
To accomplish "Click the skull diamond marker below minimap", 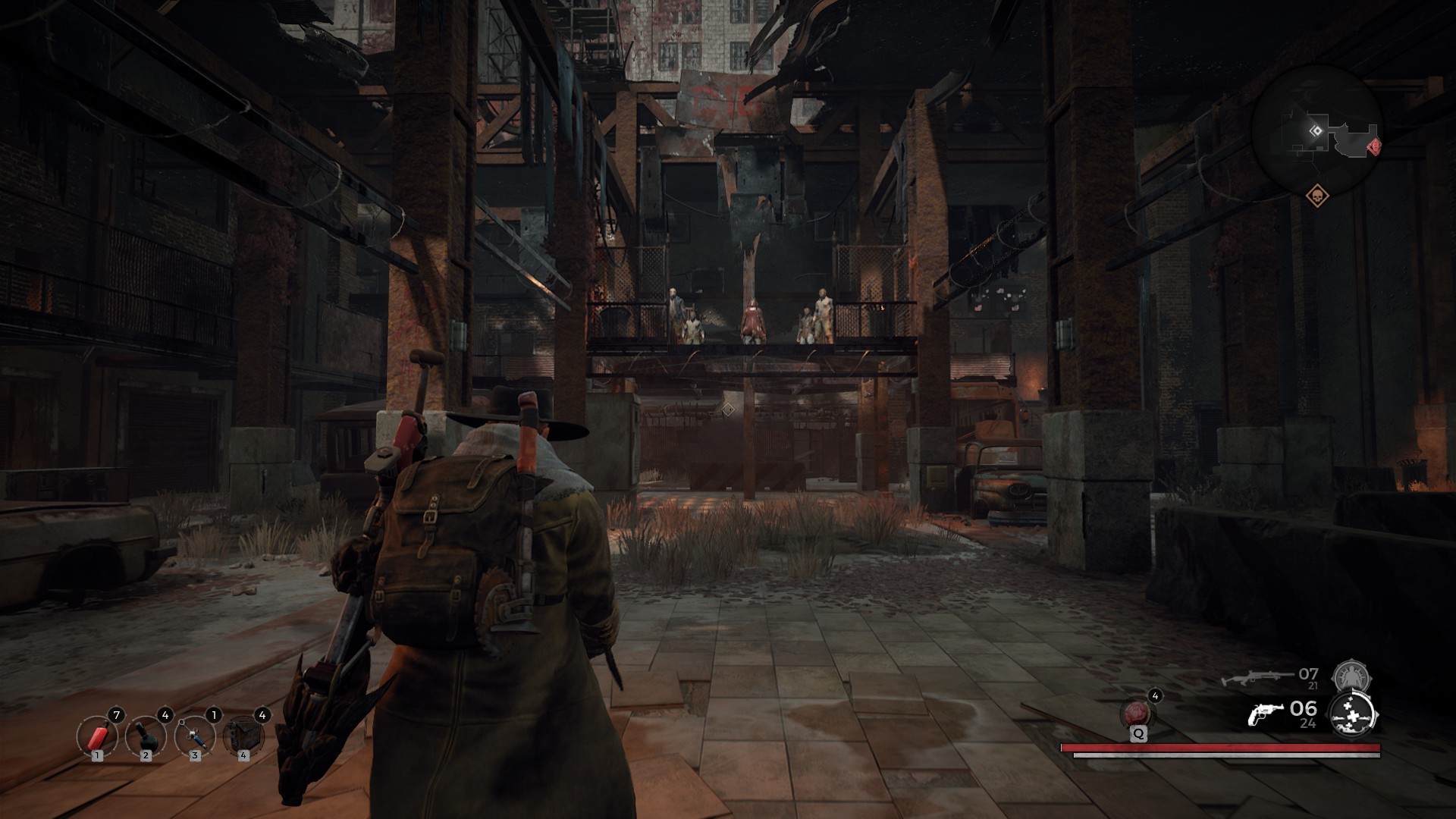I will pyautogui.click(x=1317, y=196).
